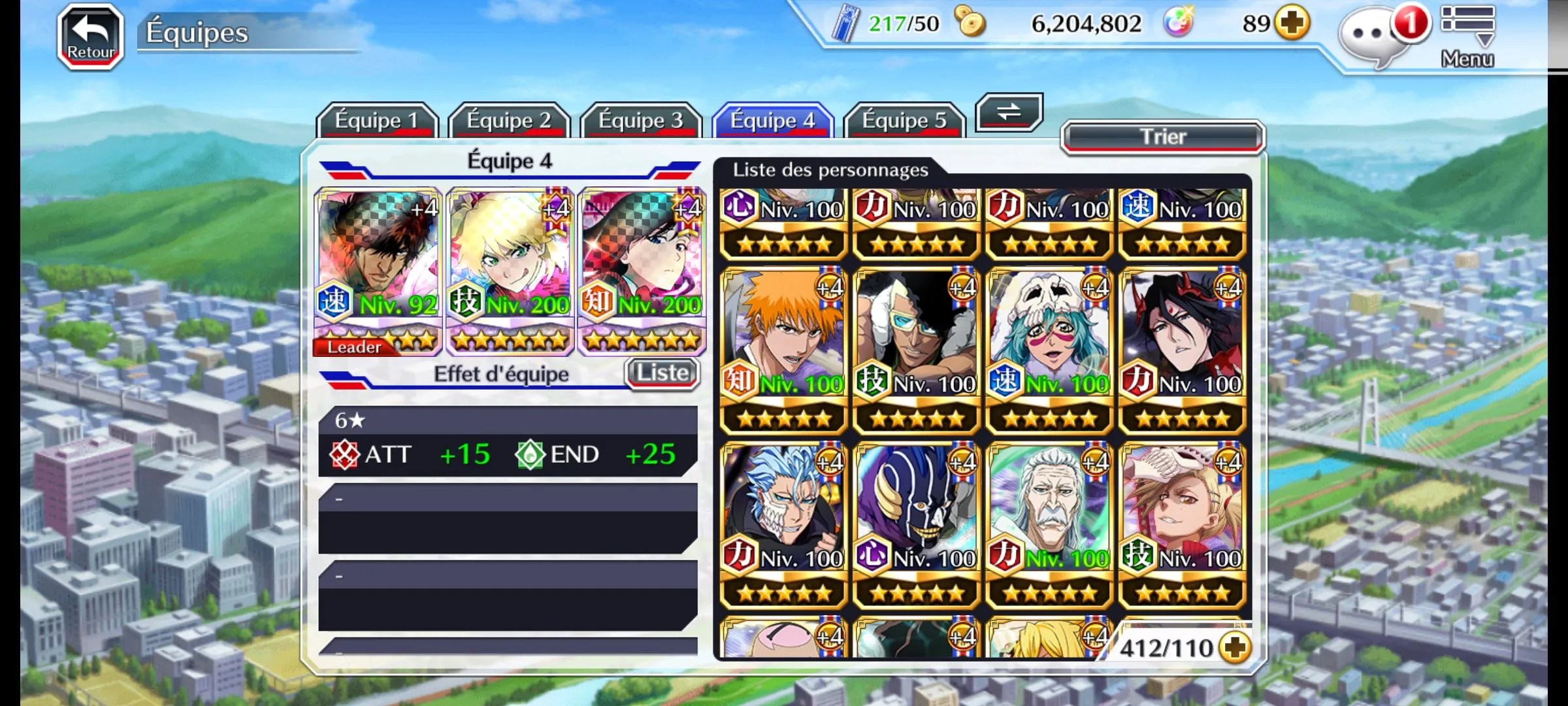
Task: Click the swap arrows button beside team tabs
Action: [x=1009, y=112]
